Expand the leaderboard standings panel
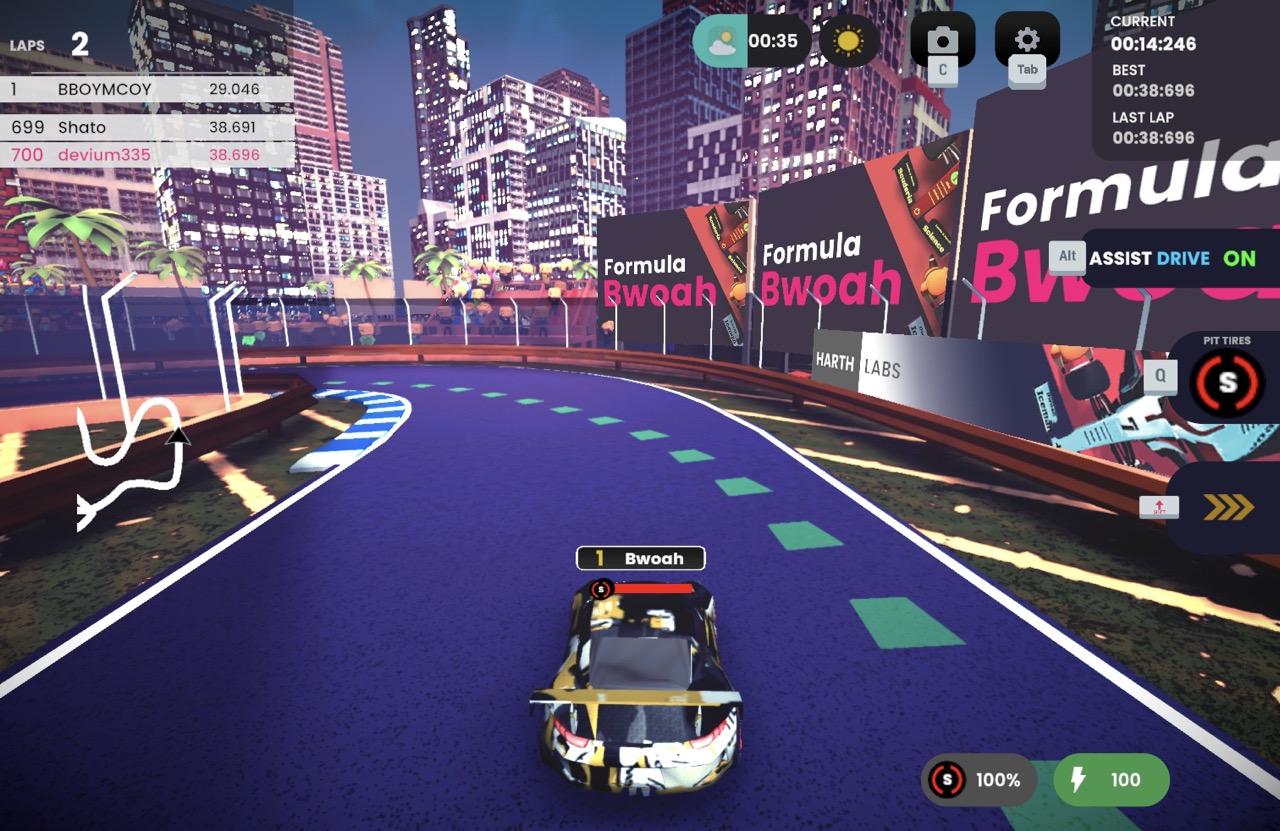The width and height of the screenshot is (1280, 831). pos(146,122)
